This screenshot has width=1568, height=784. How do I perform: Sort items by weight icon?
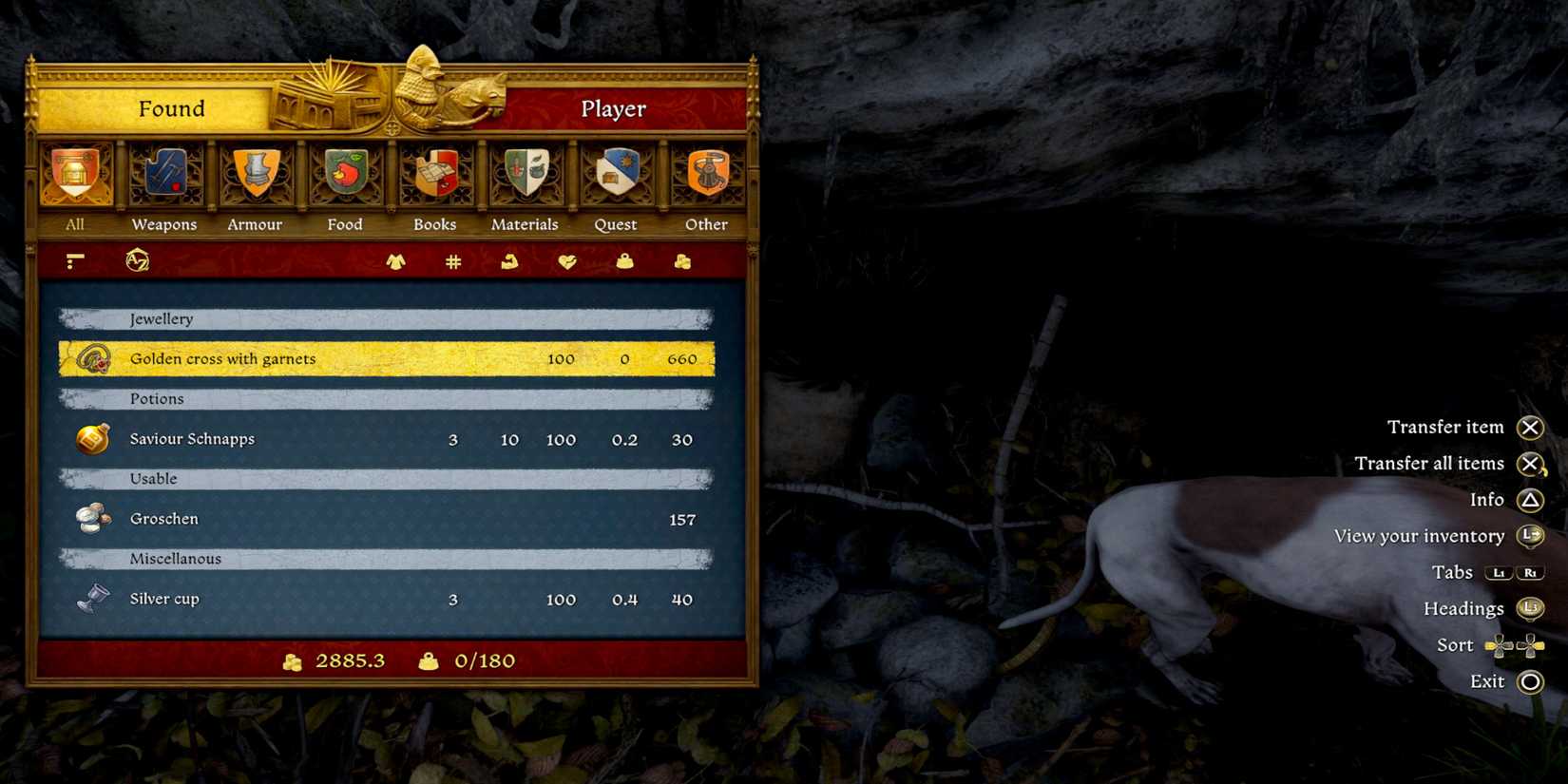coord(624,261)
